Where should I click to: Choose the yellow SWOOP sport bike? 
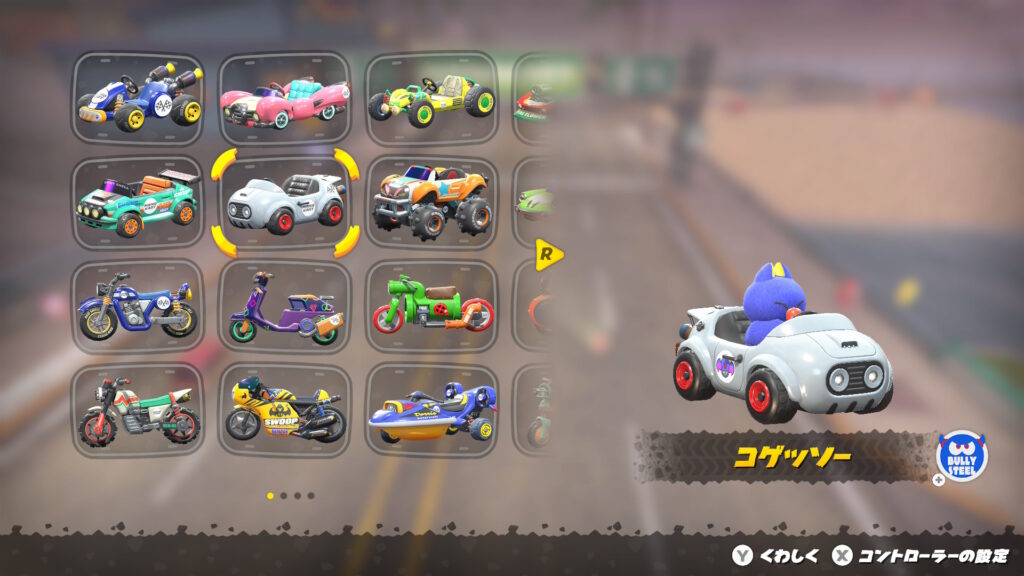click(284, 411)
